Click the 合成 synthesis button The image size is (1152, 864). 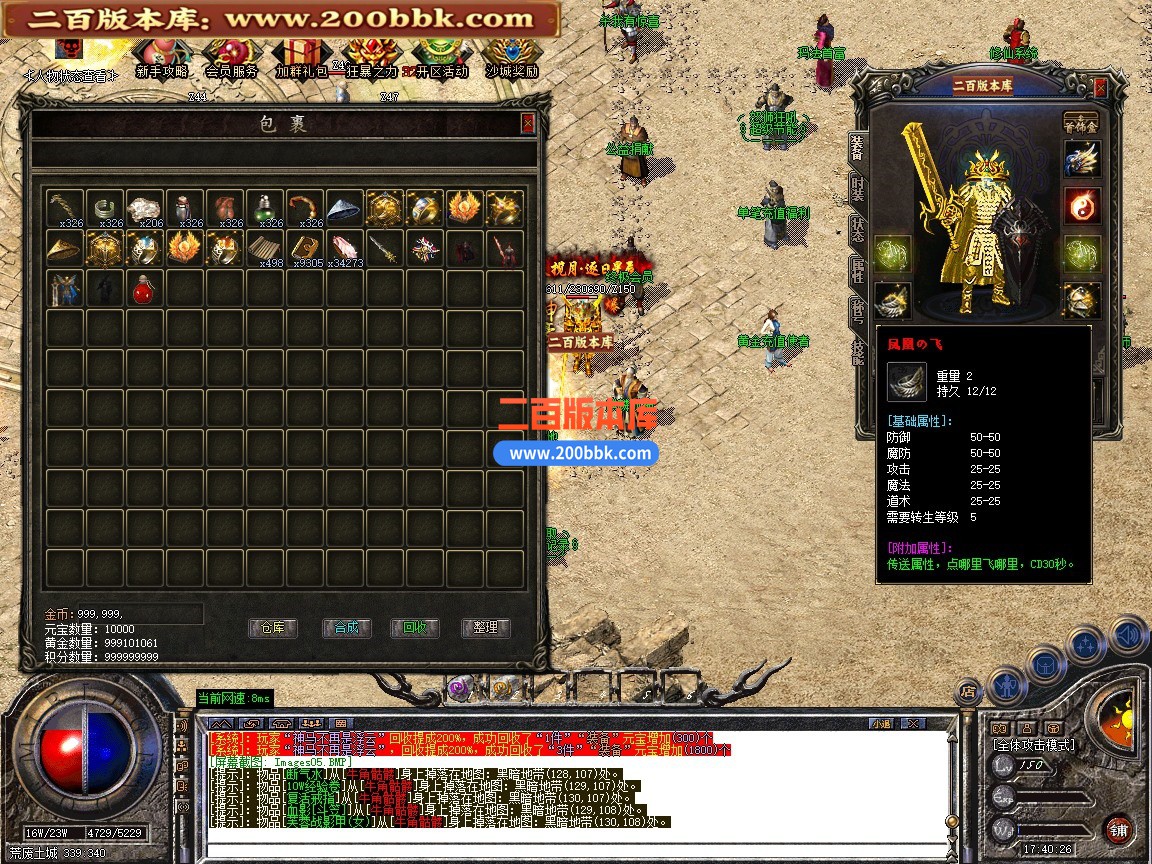click(346, 628)
